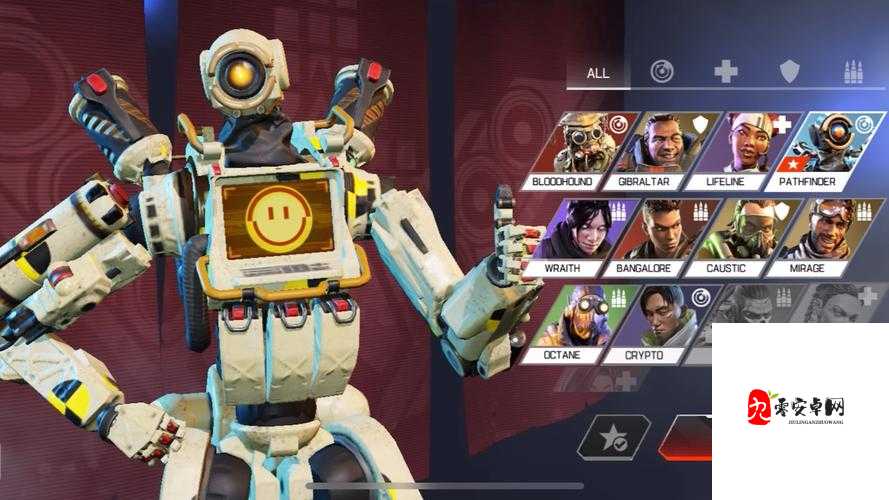889x500 pixels.
Task: Click the star checkmark favorite button
Action: pyautogui.click(x=613, y=437)
